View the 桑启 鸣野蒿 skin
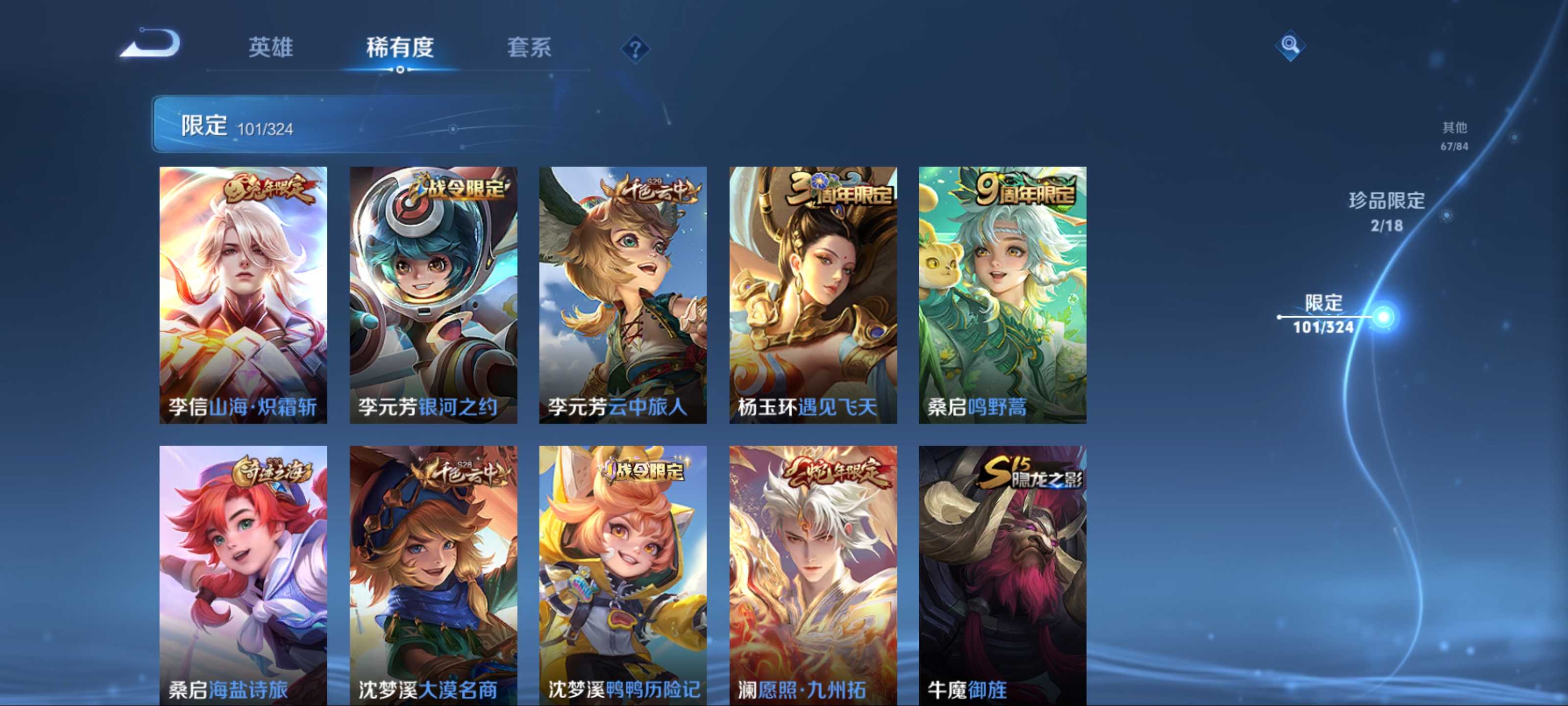The image size is (1568, 706). [1003, 295]
